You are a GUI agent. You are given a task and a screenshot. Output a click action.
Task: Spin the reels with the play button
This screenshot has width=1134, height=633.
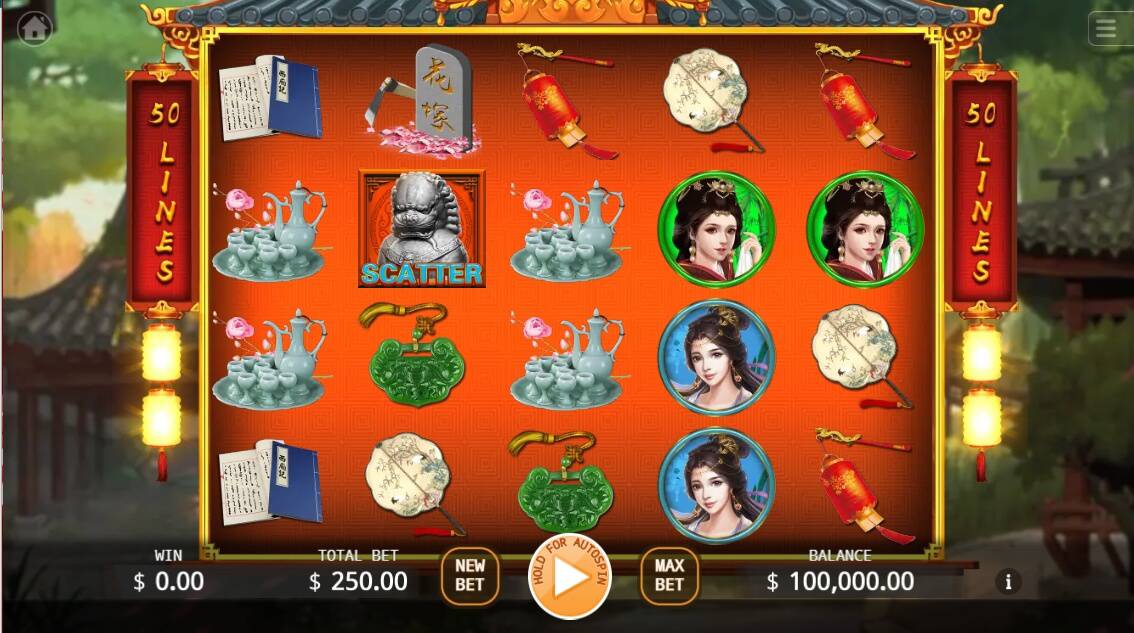click(x=569, y=577)
